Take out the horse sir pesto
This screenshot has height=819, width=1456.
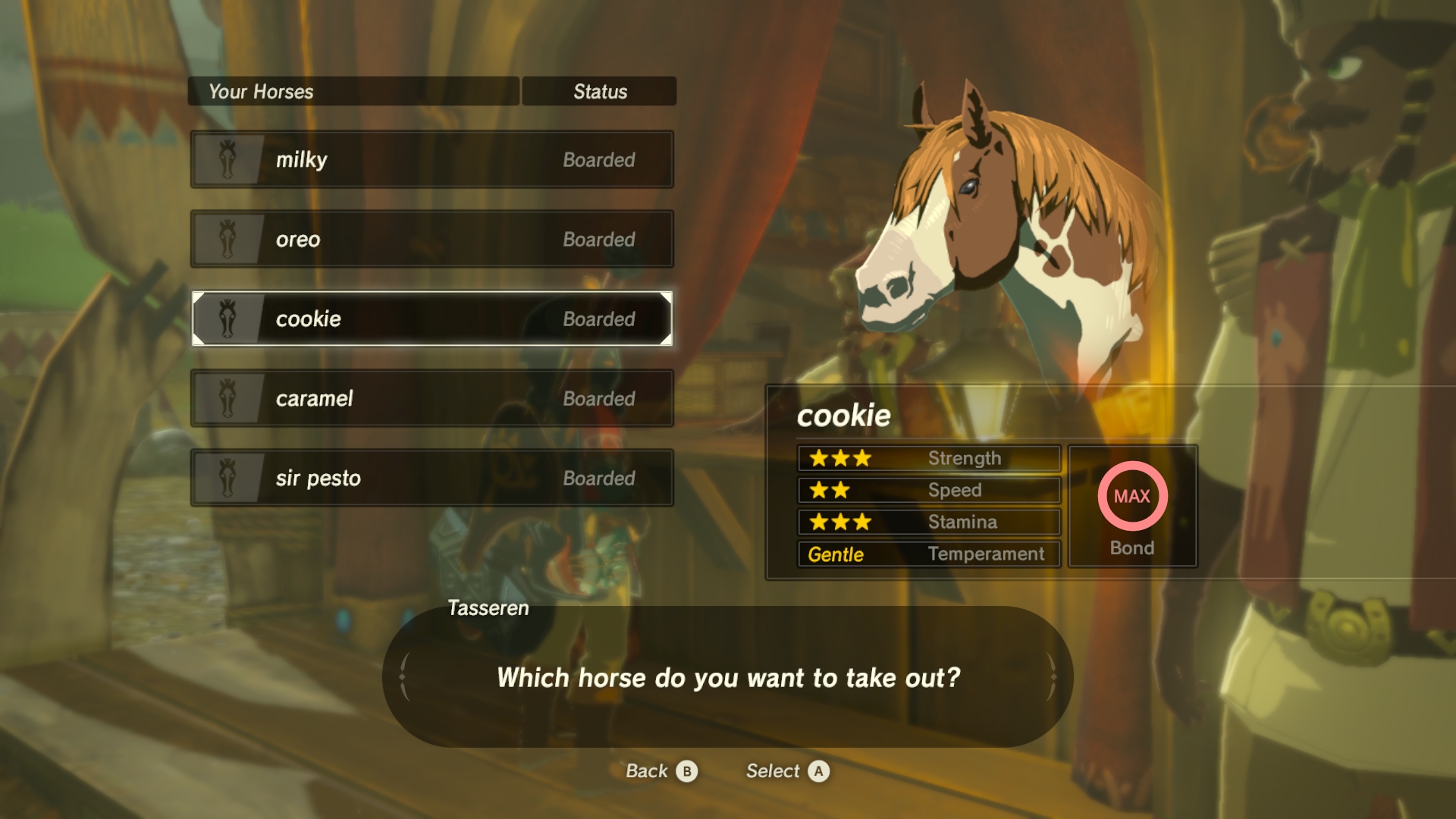(431, 478)
